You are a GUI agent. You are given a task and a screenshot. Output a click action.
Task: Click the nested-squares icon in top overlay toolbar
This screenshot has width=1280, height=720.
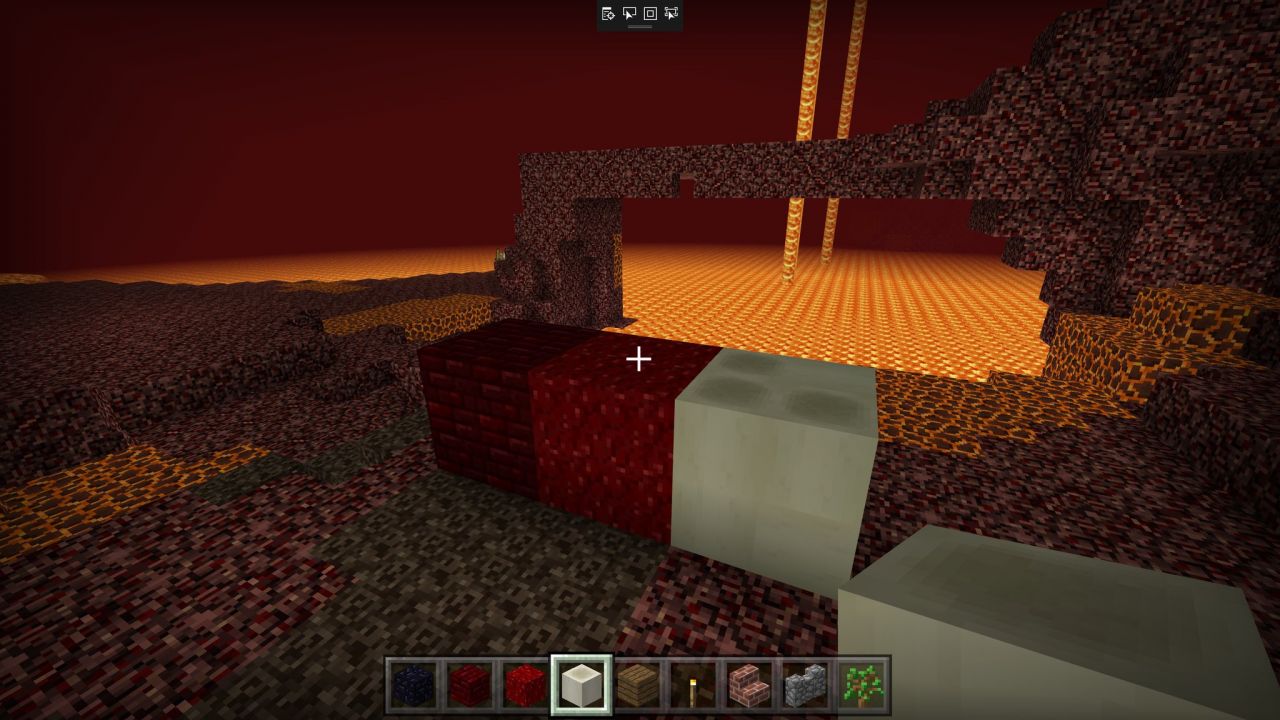pos(650,13)
